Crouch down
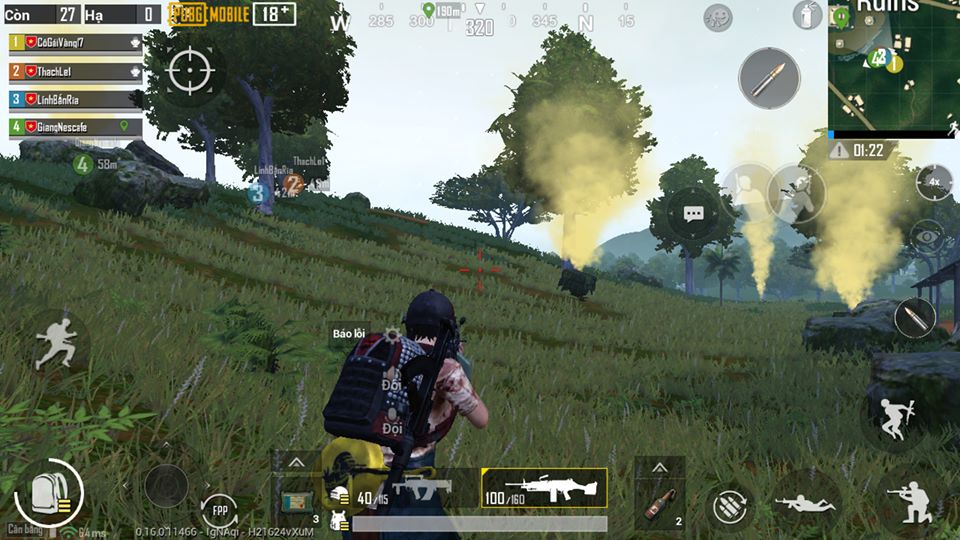Screen dimensions: 960x540 [911, 505]
